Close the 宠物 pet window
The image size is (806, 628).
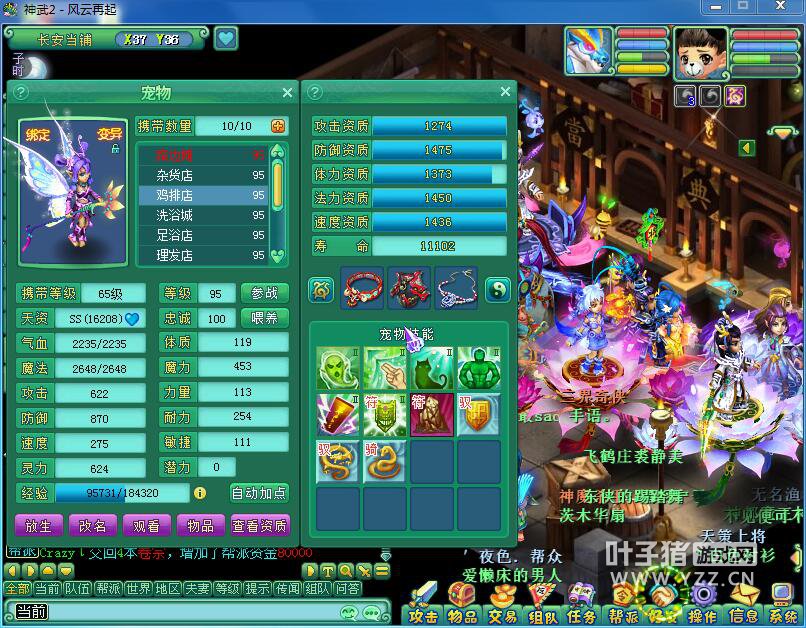click(x=288, y=93)
